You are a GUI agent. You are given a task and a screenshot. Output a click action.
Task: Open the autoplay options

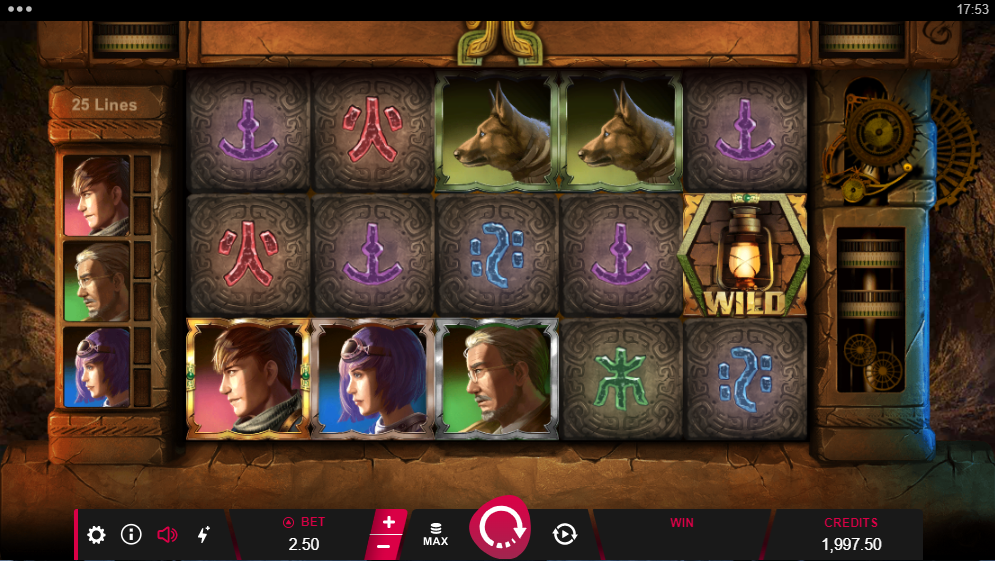click(x=565, y=534)
